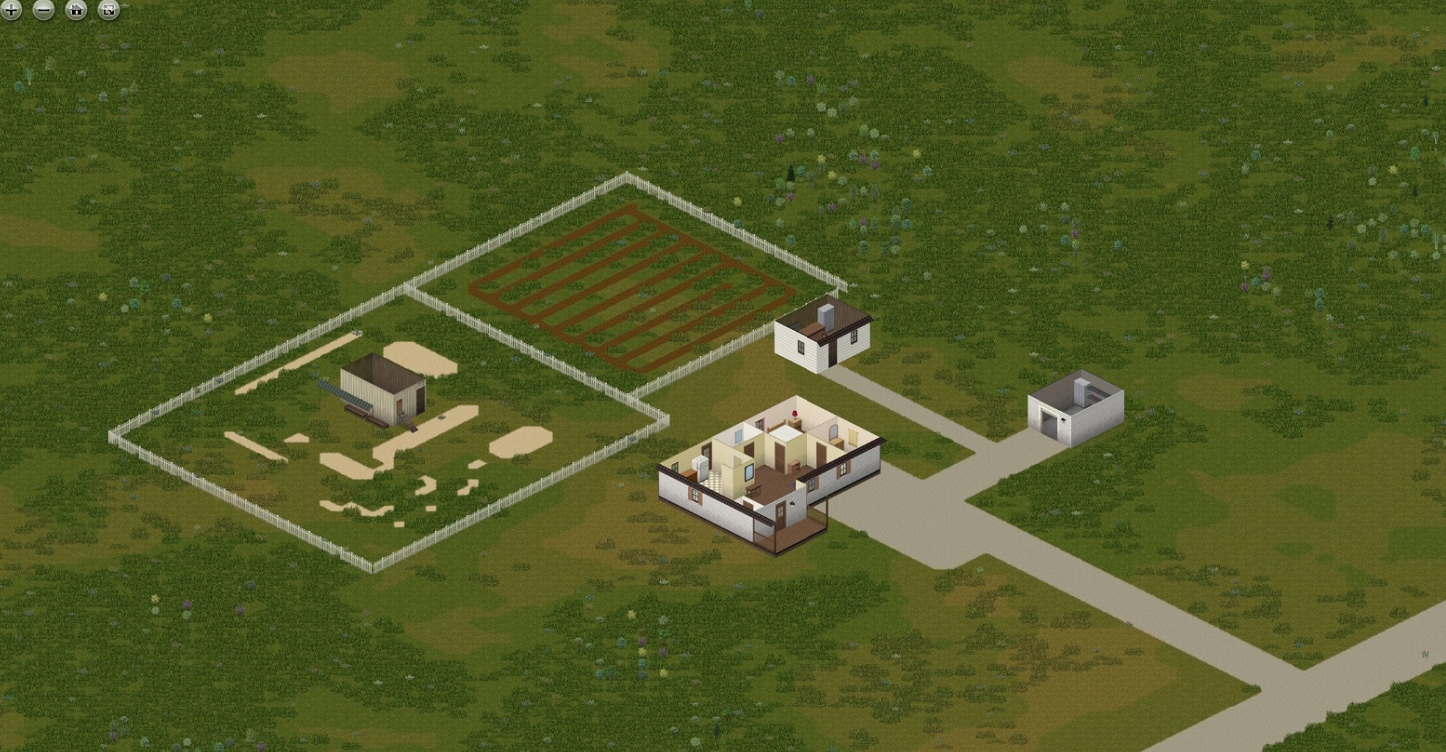Click the red object on the house wall
Screen dimensions: 1446x752
(795, 411)
